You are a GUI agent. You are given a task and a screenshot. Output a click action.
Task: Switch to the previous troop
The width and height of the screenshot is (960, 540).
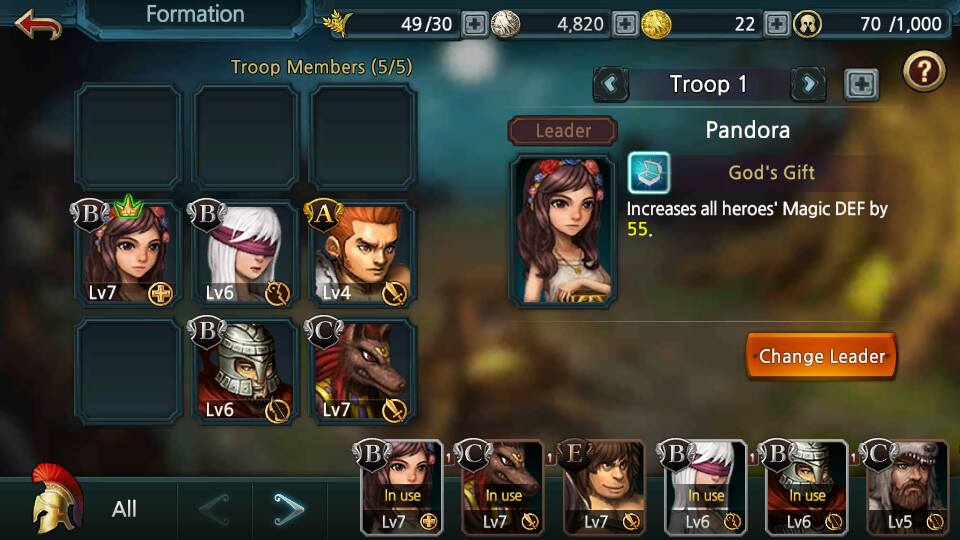pyautogui.click(x=611, y=84)
